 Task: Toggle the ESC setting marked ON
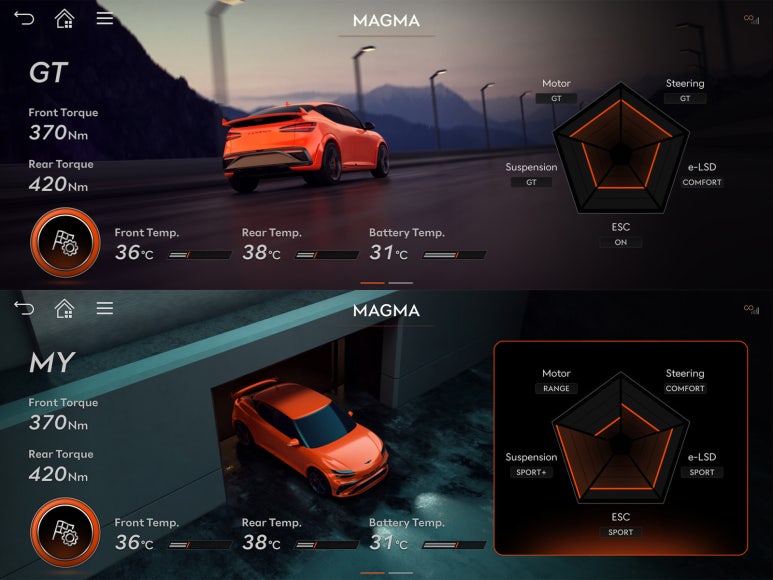621,242
